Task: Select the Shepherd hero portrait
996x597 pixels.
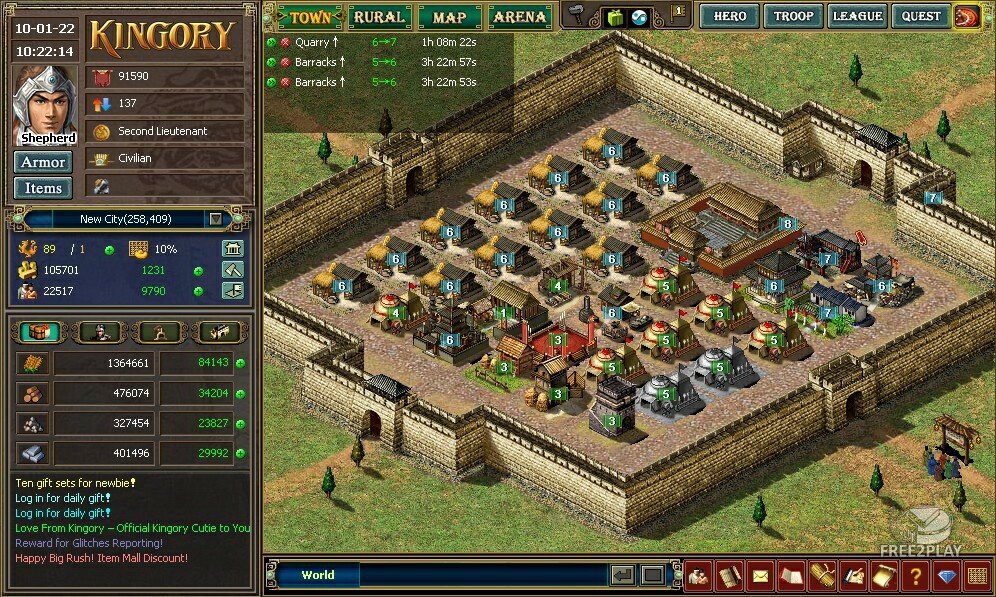Action: pos(44,105)
